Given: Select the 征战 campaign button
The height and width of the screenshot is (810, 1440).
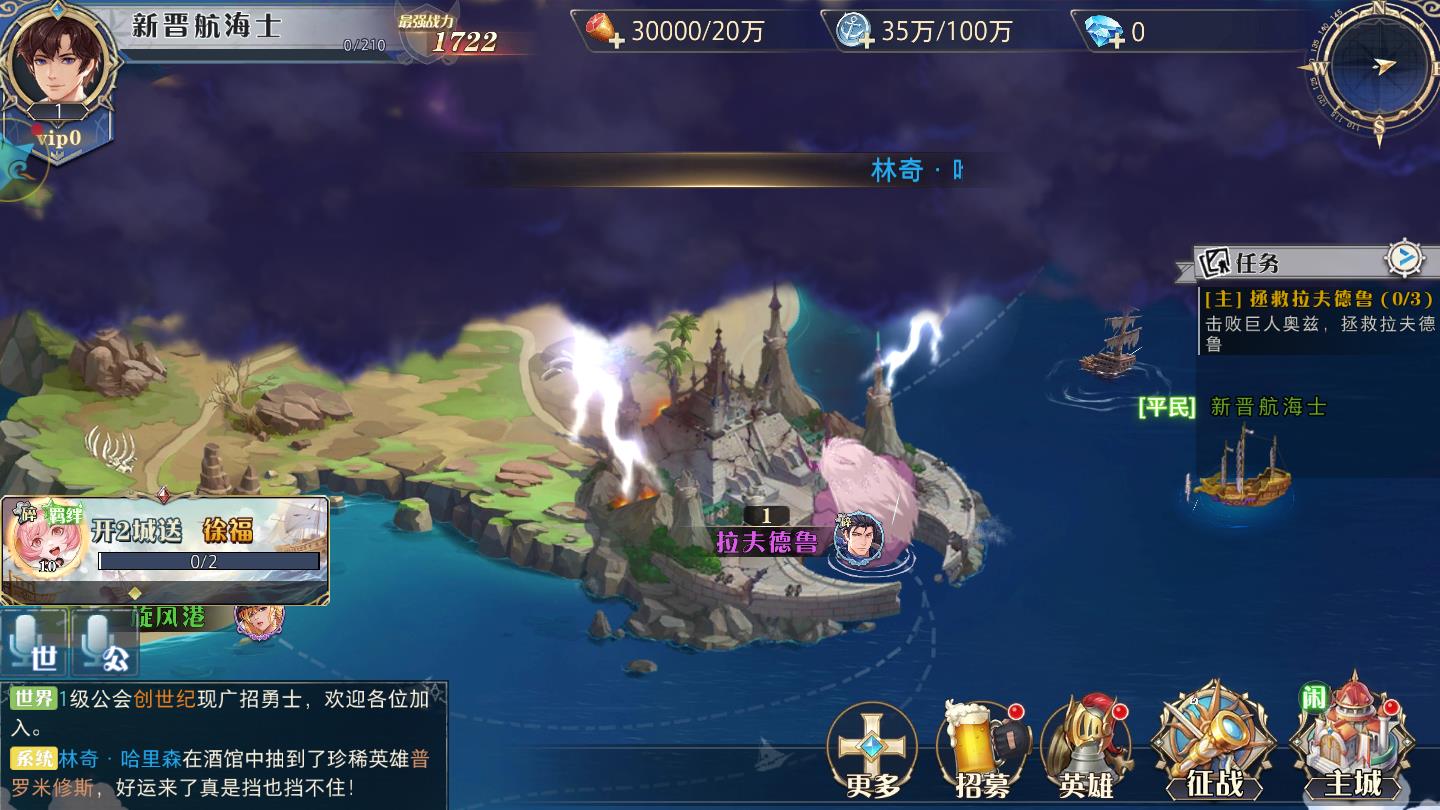Looking at the screenshot, I should [x=1213, y=745].
